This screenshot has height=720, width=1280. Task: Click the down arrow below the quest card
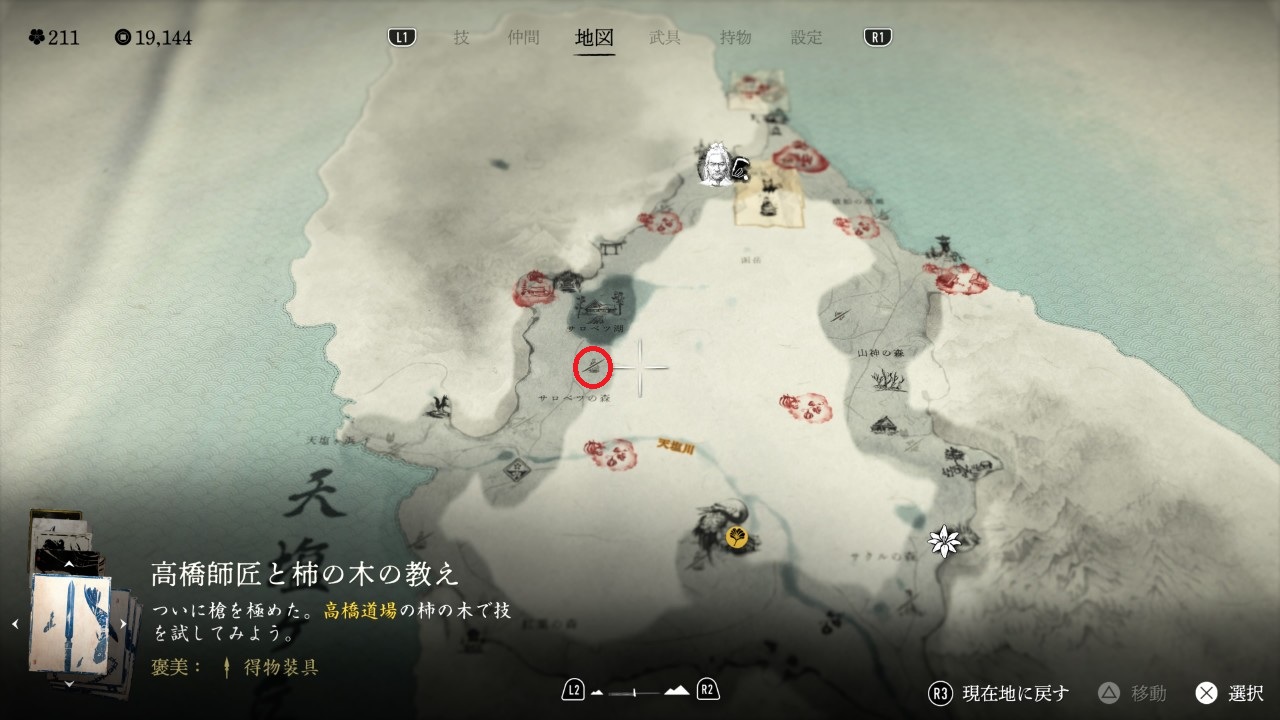click(x=68, y=684)
